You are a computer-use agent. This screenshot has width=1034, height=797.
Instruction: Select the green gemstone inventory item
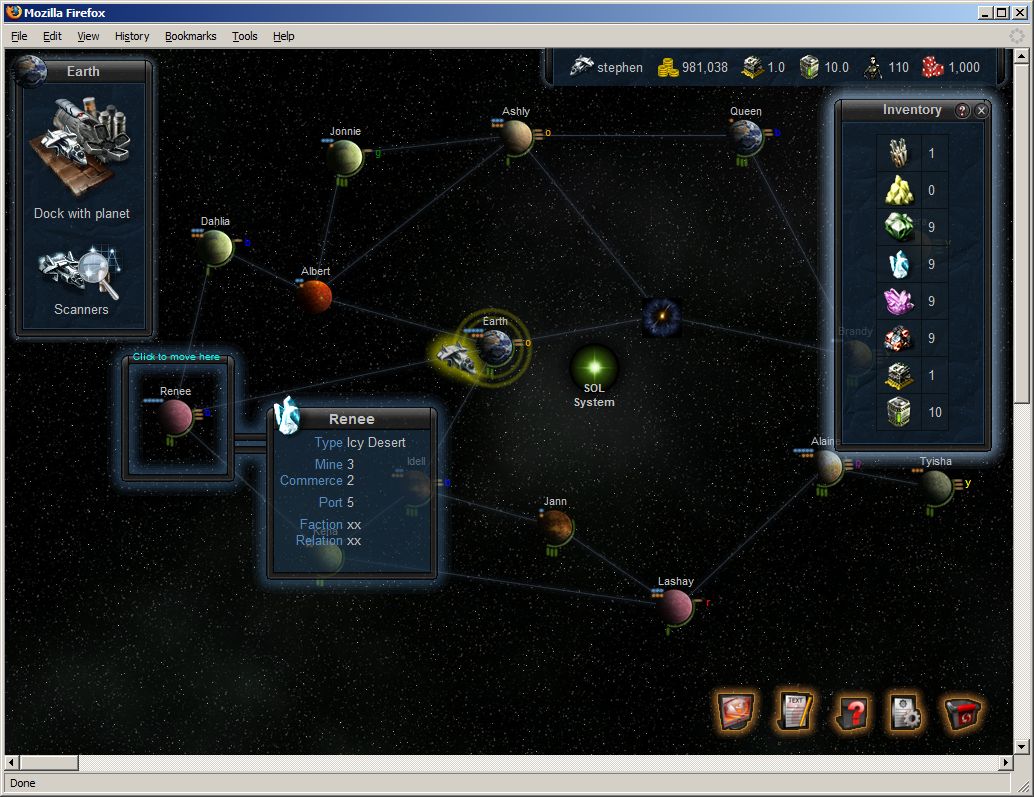(x=899, y=227)
